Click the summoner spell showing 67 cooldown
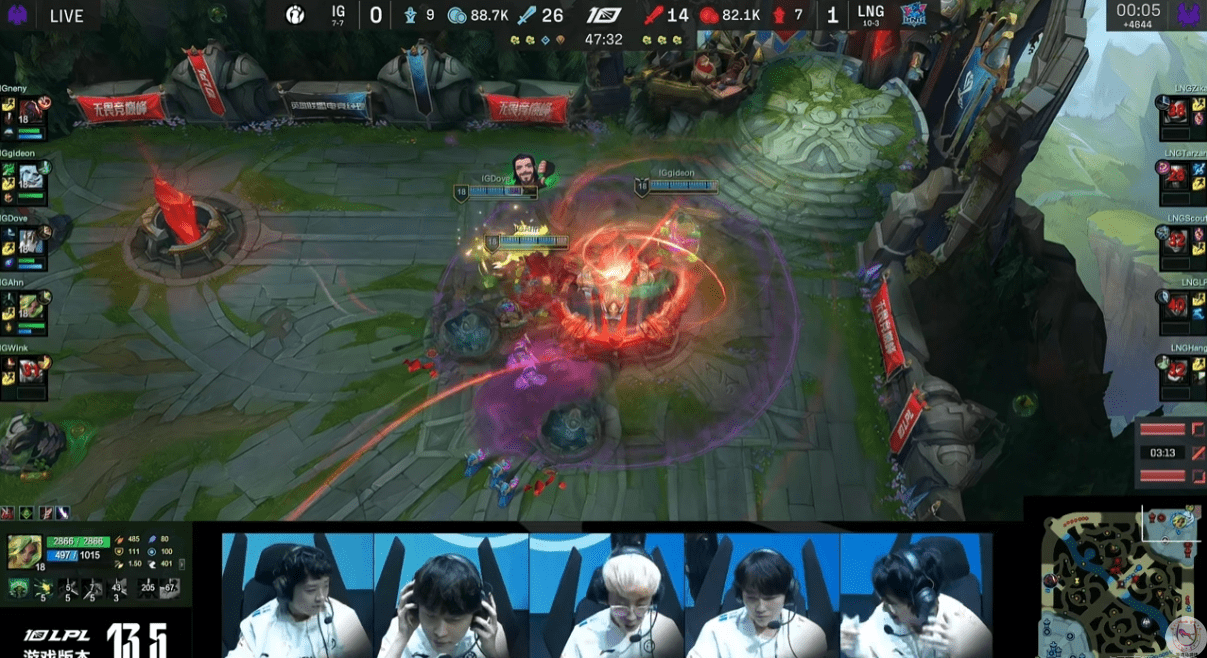 click(x=171, y=588)
